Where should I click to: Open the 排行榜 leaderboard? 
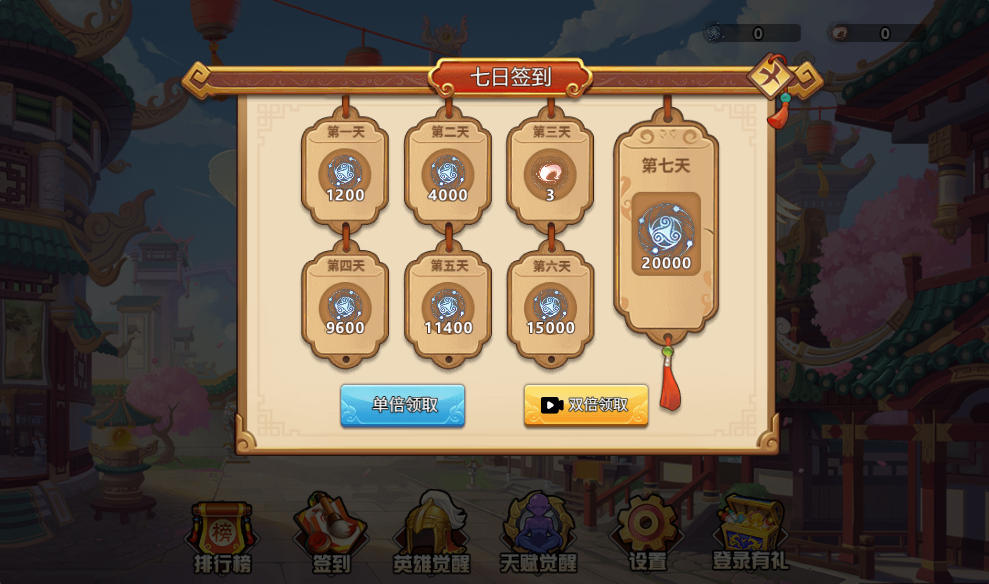(x=222, y=537)
